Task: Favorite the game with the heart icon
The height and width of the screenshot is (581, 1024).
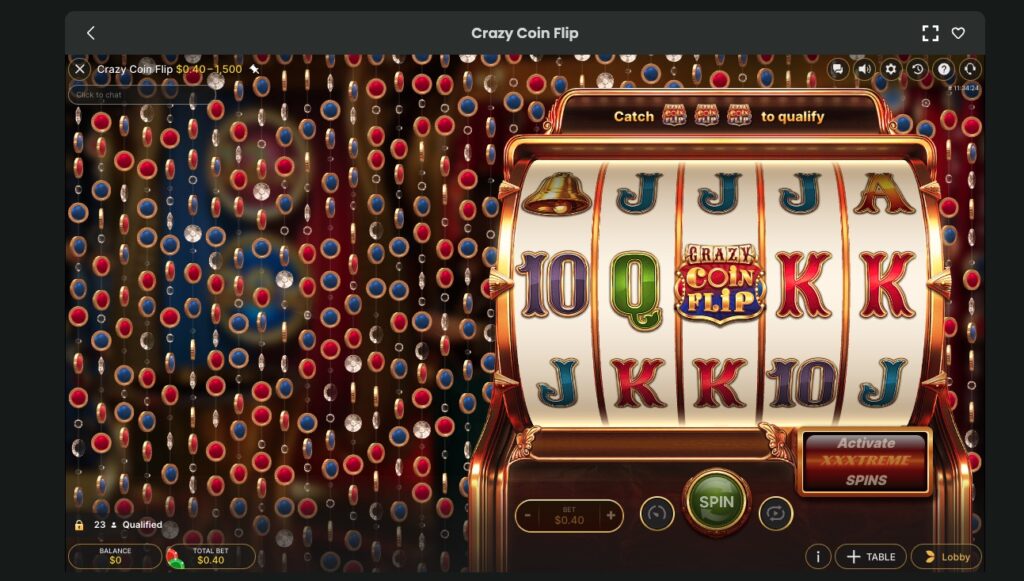Action: point(958,33)
